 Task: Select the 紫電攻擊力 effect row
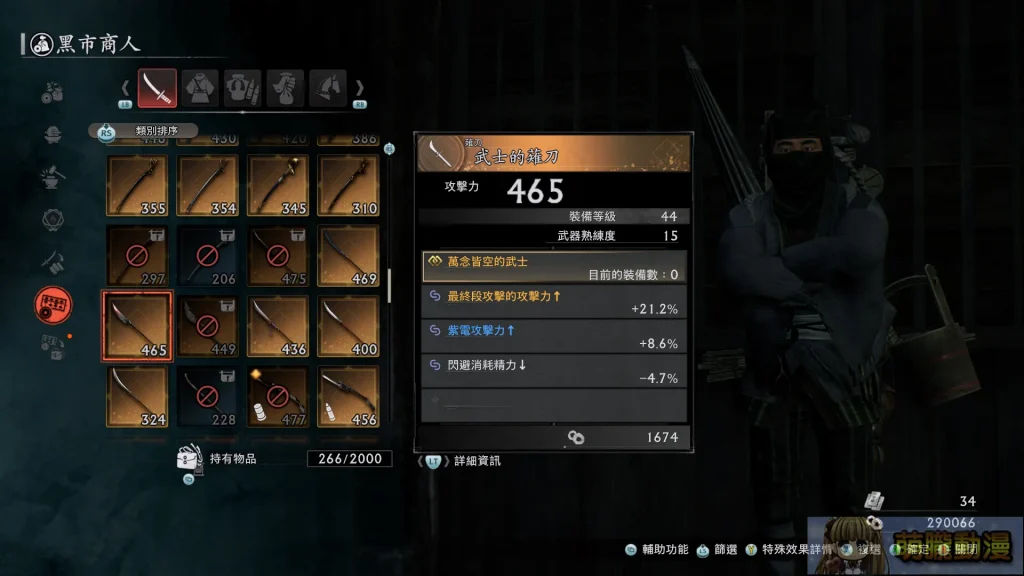554,336
